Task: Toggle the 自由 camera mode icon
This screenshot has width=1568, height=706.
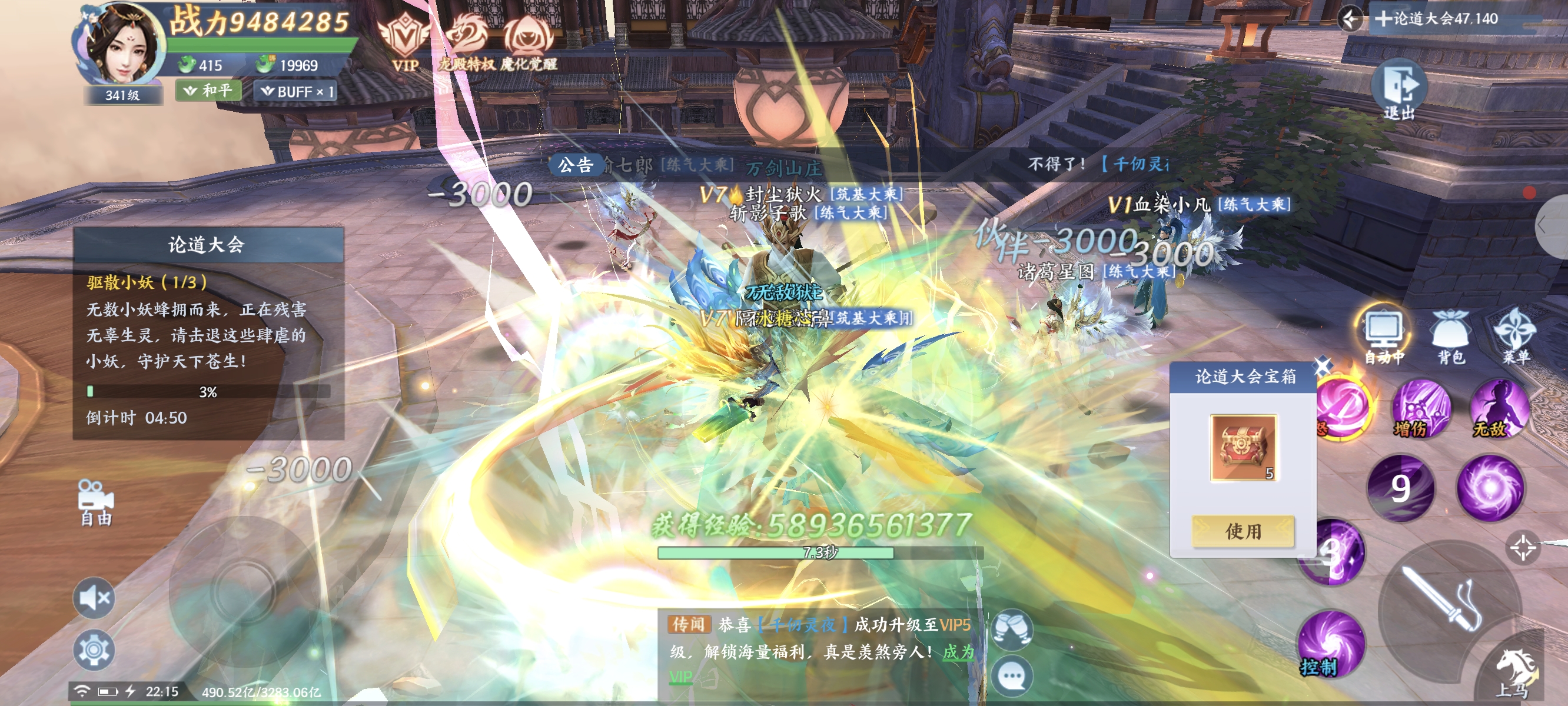Action: [x=95, y=502]
